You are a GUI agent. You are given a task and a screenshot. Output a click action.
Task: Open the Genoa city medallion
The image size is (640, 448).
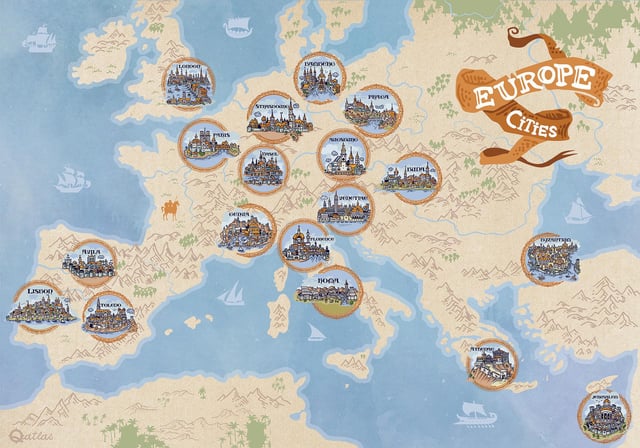point(247,230)
